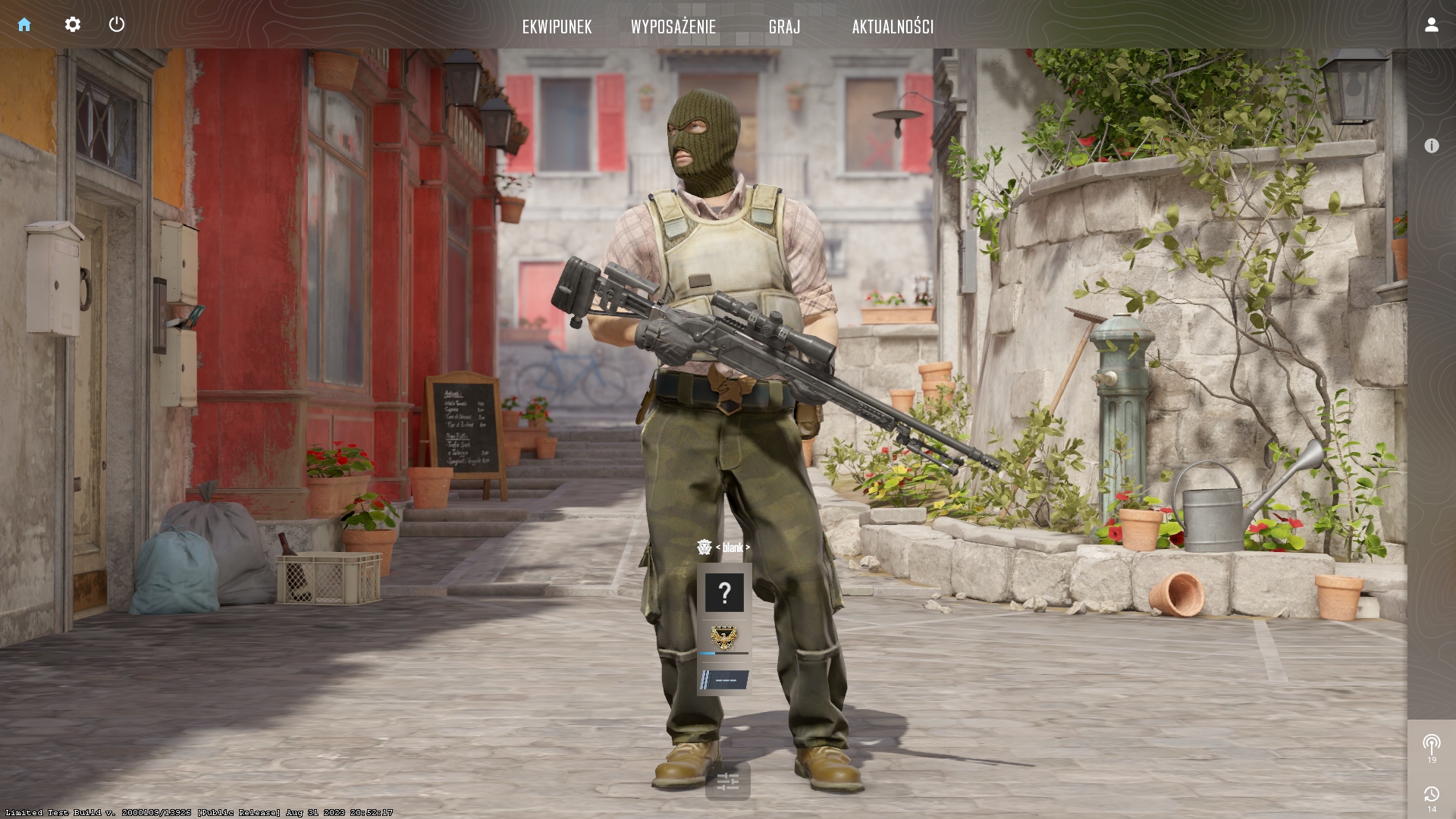1456x819 pixels.
Task: Switch to the Wyposażenie tab
Action: point(673,27)
